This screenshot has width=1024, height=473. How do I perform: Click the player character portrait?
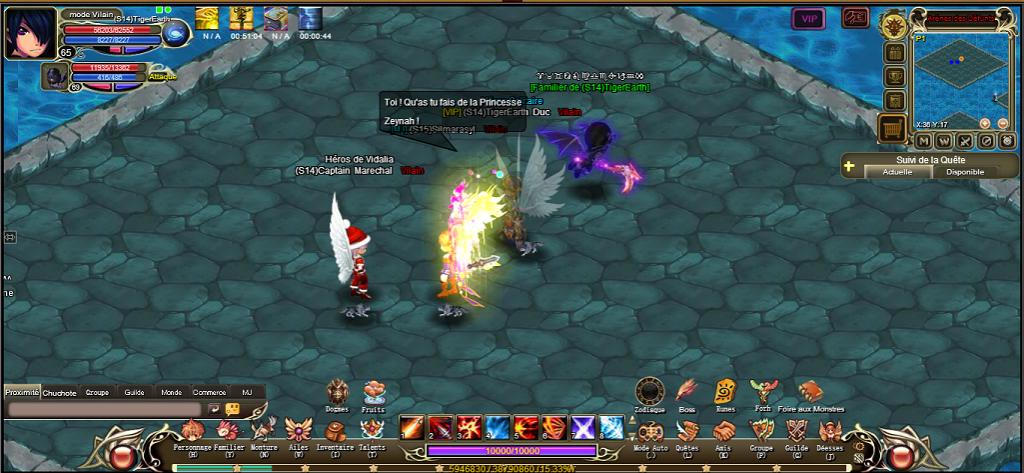(31, 31)
